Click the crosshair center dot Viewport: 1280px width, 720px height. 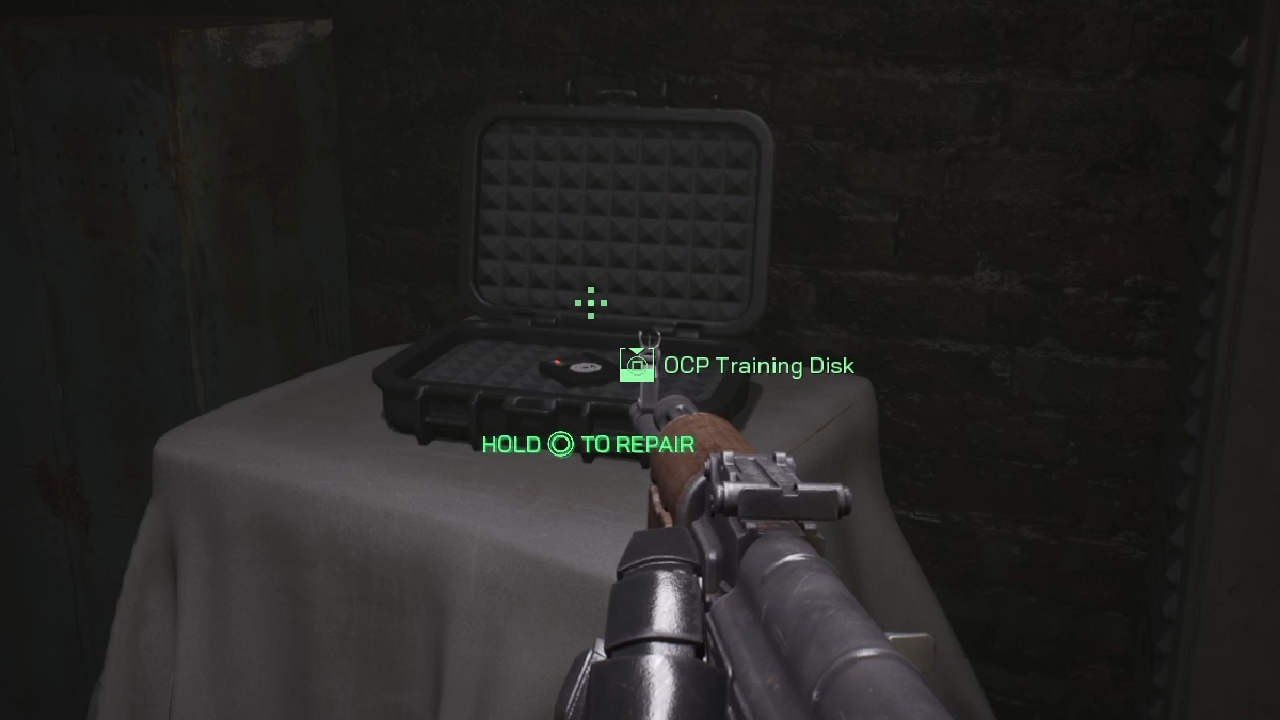point(591,303)
